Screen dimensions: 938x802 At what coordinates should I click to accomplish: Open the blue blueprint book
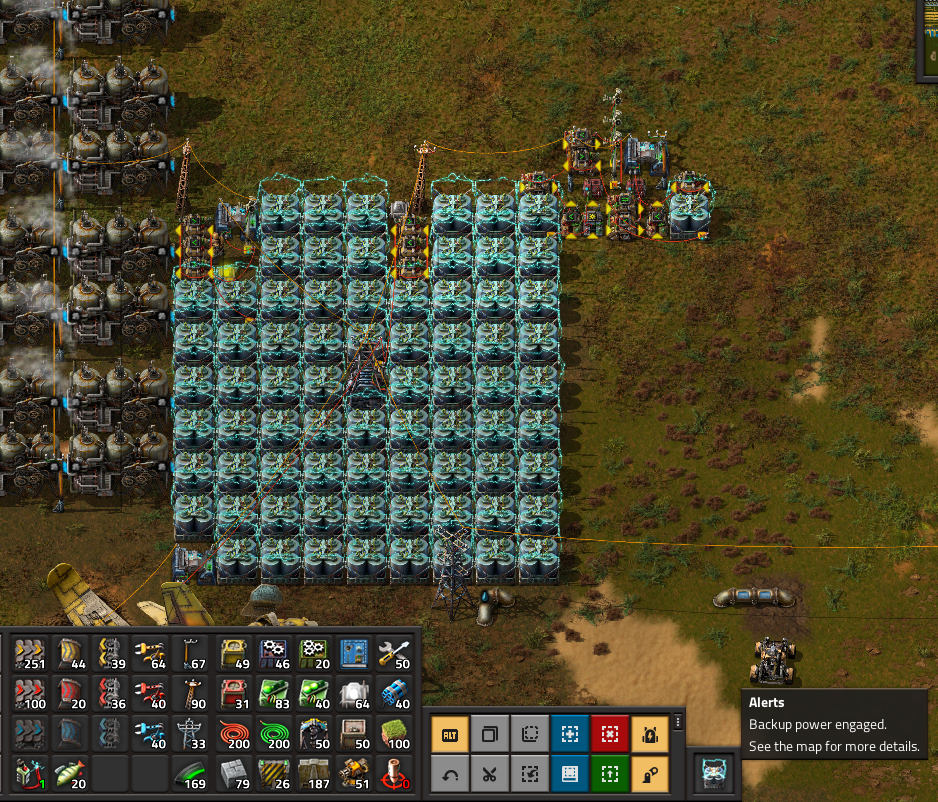click(x=570, y=773)
